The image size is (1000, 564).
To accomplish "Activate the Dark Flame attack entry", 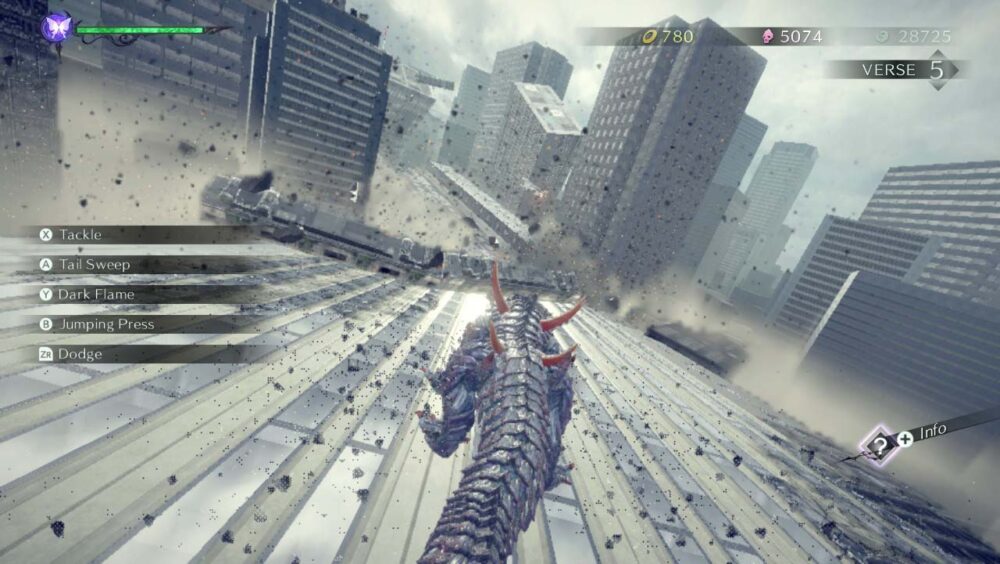I will pos(96,295).
